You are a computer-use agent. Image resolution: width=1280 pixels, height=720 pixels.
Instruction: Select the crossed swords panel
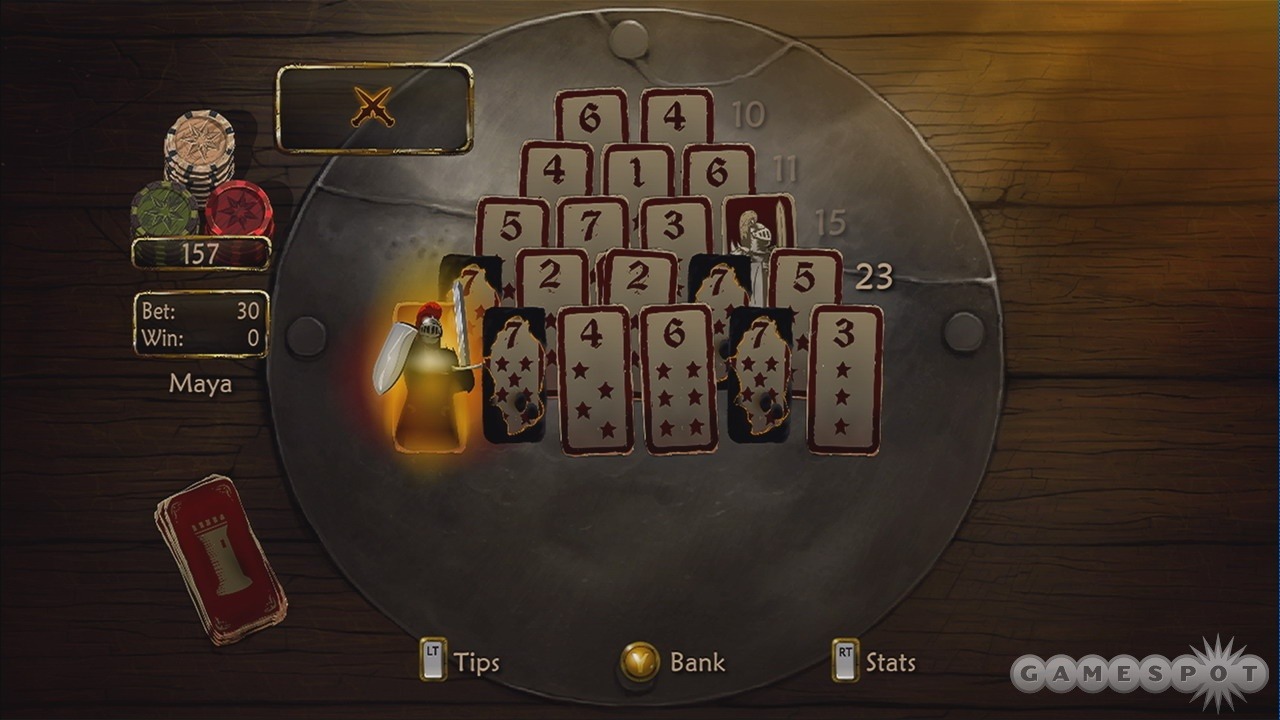[x=374, y=108]
